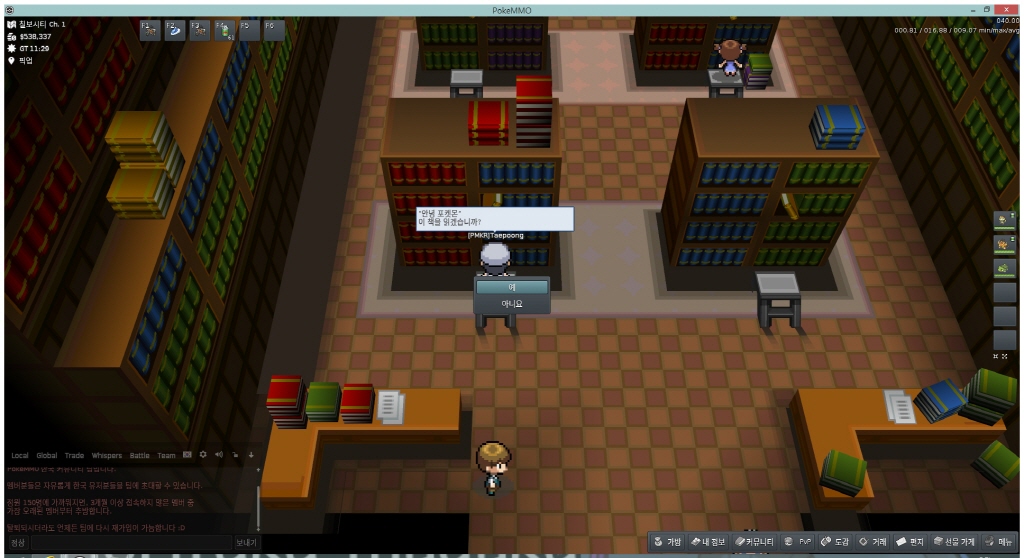The height and width of the screenshot is (558, 1024).
Task: Choose 예 to read the book
Action: pyautogui.click(x=512, y=287)
